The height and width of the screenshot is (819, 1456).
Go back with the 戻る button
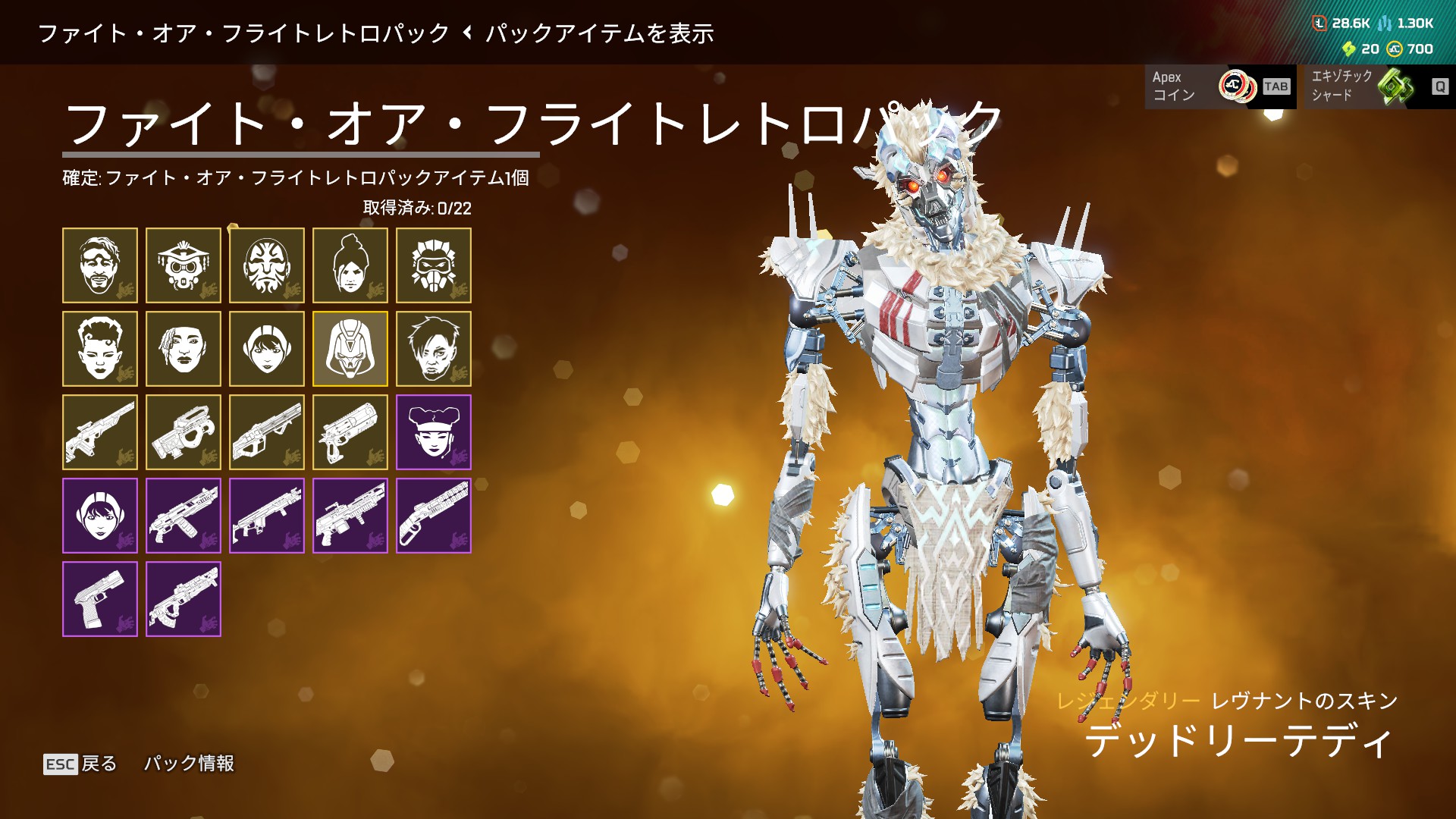coord(81,764)
